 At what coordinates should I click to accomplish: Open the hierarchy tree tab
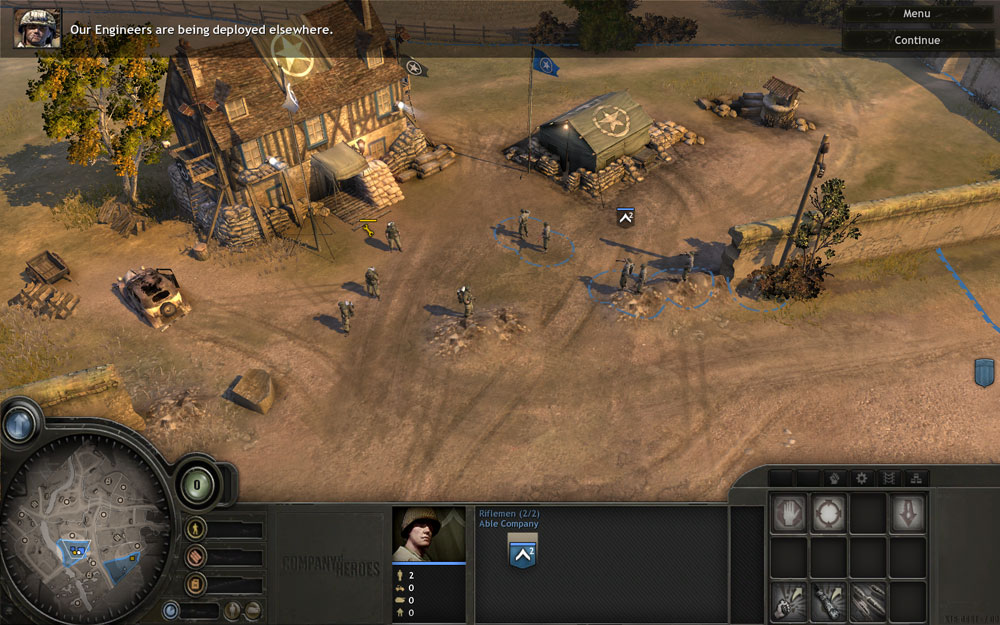click(914, 478)
